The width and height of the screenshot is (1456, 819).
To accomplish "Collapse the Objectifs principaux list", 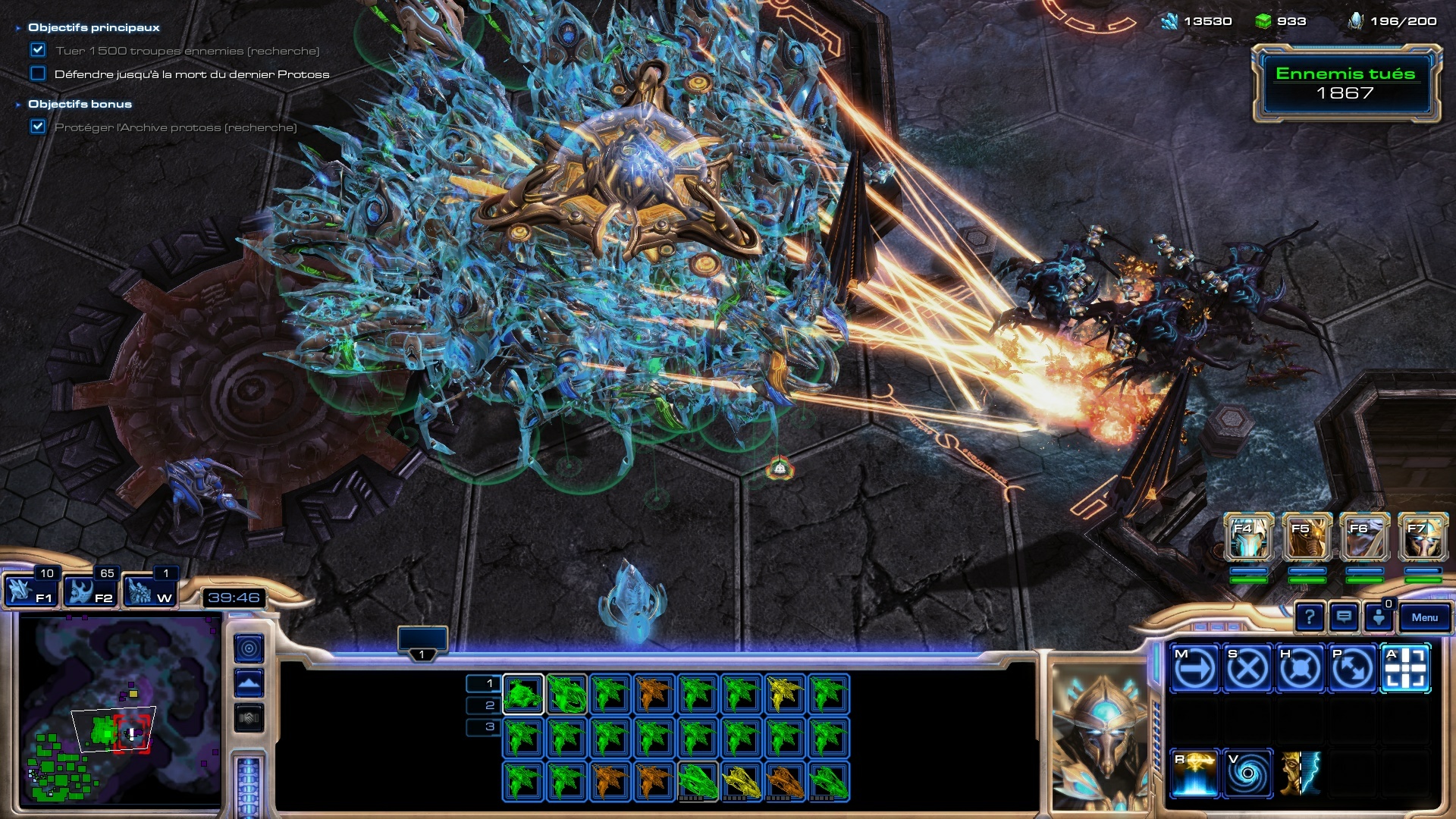I will (x=18, y=28).
